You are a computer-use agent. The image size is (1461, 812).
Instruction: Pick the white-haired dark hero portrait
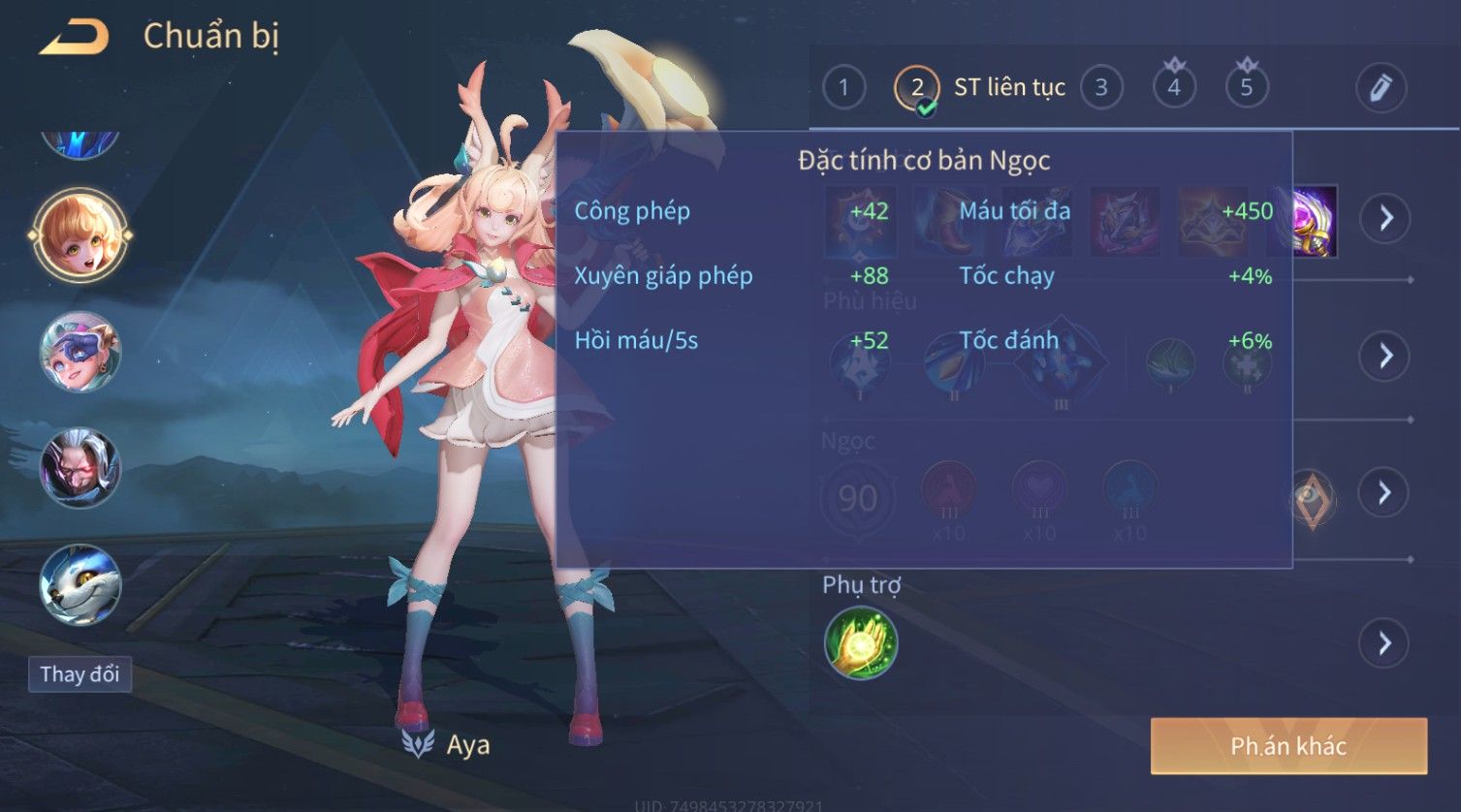(79, 468)
